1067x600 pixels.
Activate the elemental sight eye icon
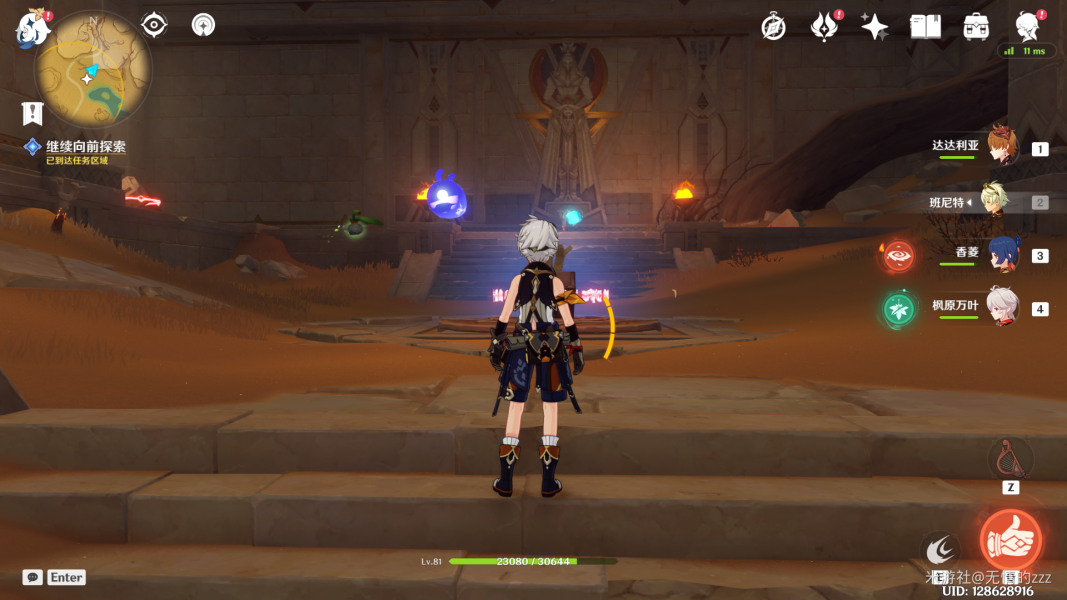[154, 25]
